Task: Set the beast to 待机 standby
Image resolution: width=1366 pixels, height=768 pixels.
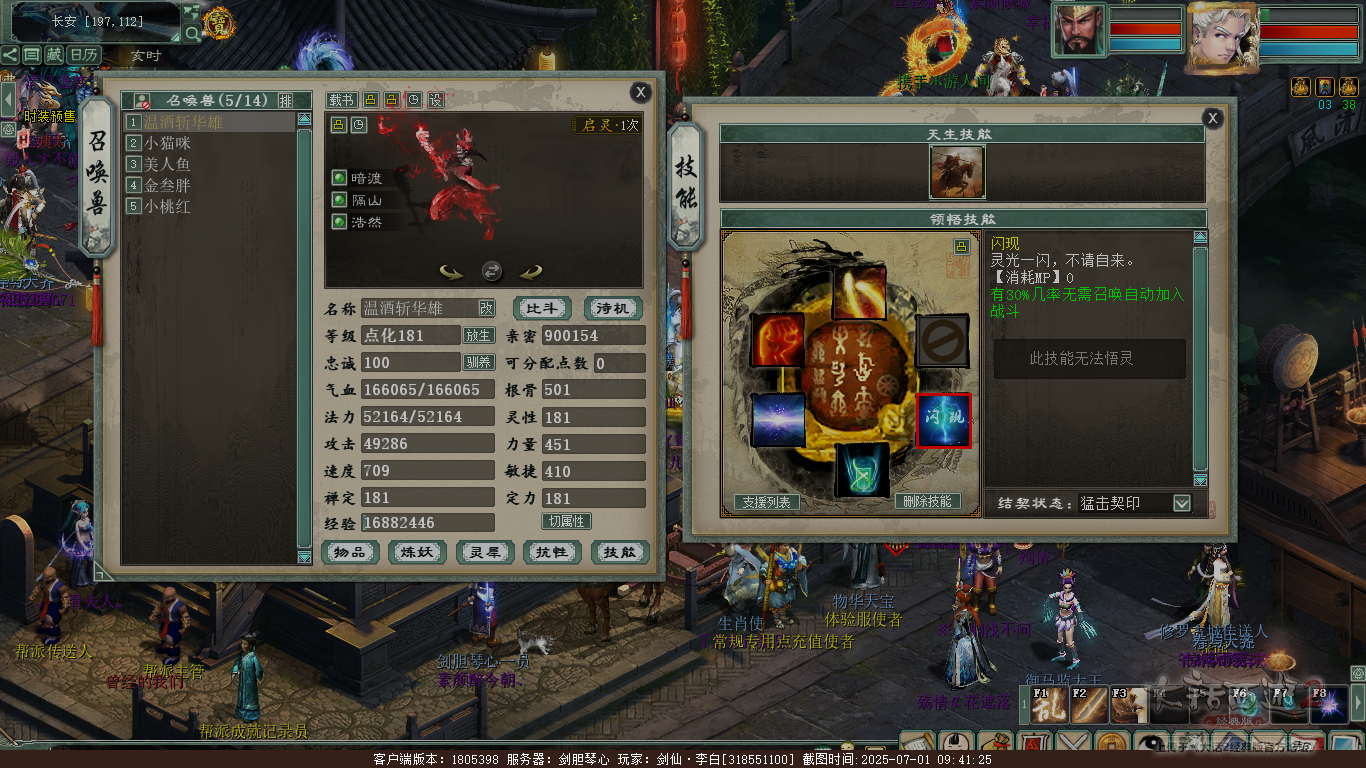Action: point(612,308)
